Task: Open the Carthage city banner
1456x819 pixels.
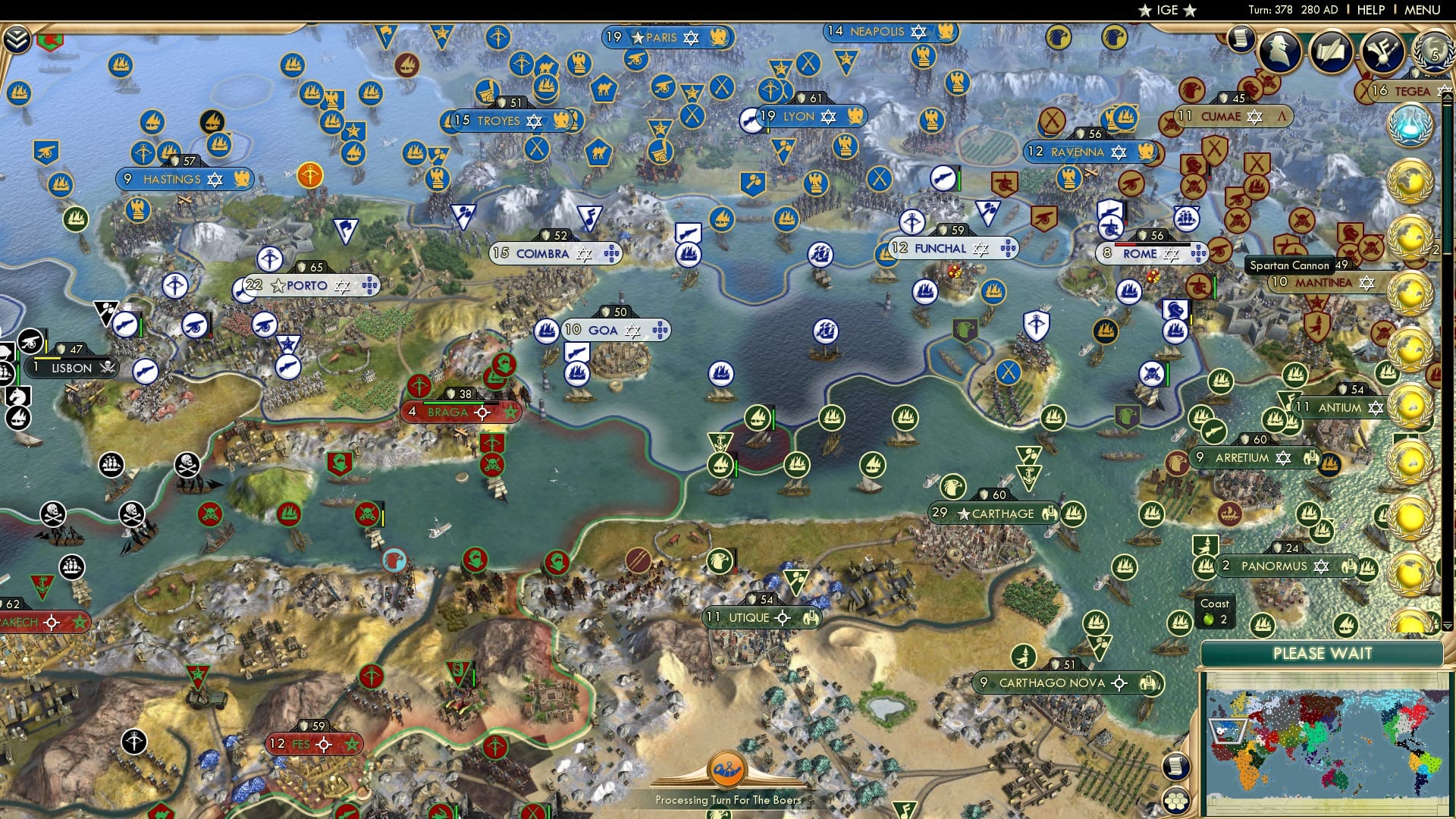Action: [x=994, y=513]
